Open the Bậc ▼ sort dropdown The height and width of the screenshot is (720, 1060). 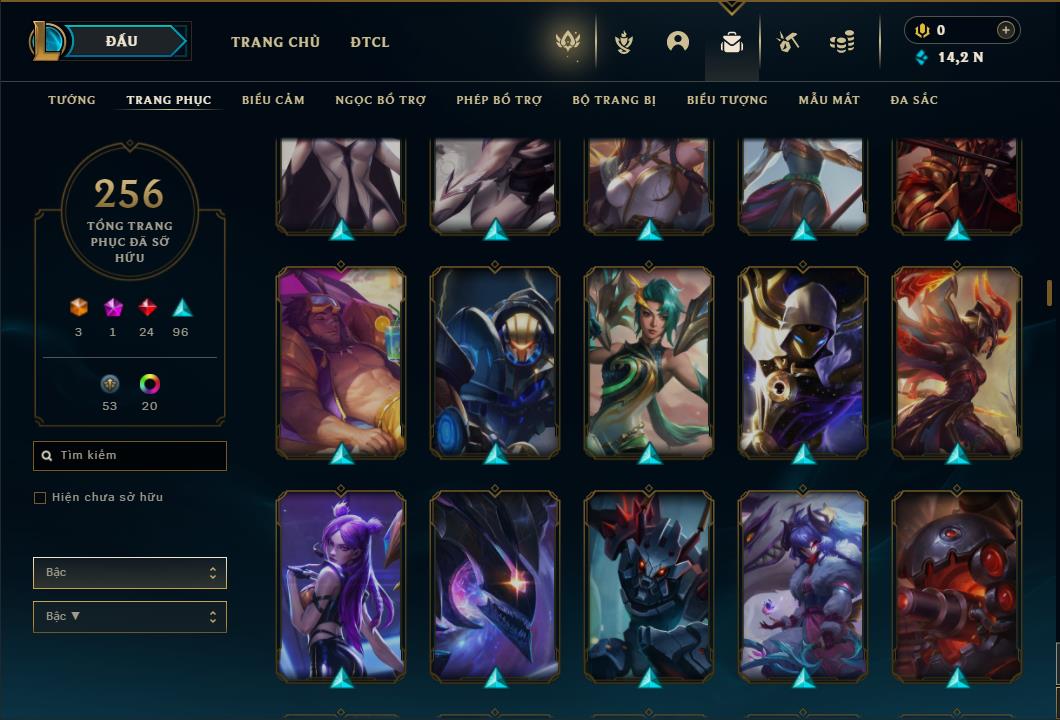130,617
